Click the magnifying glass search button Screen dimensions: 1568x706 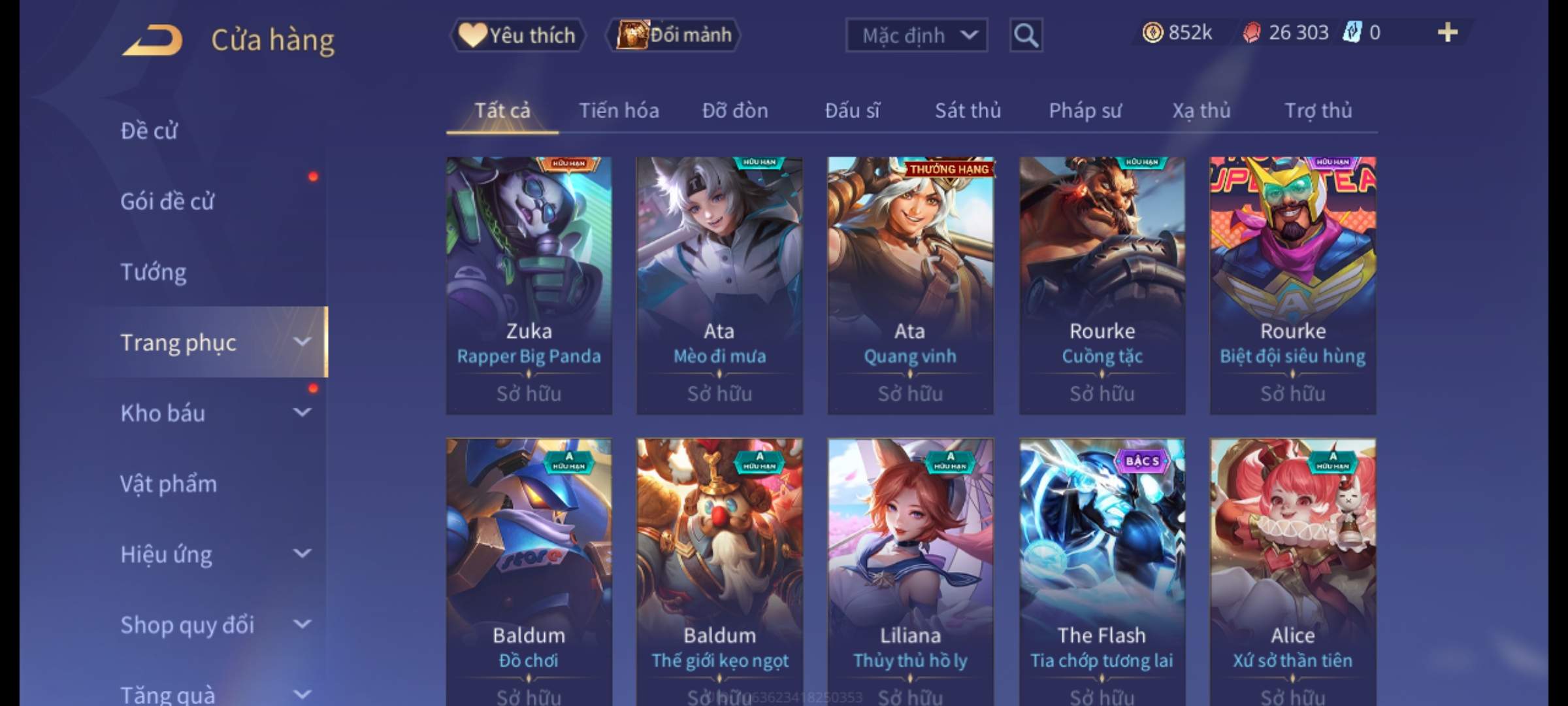(1026, 35)
